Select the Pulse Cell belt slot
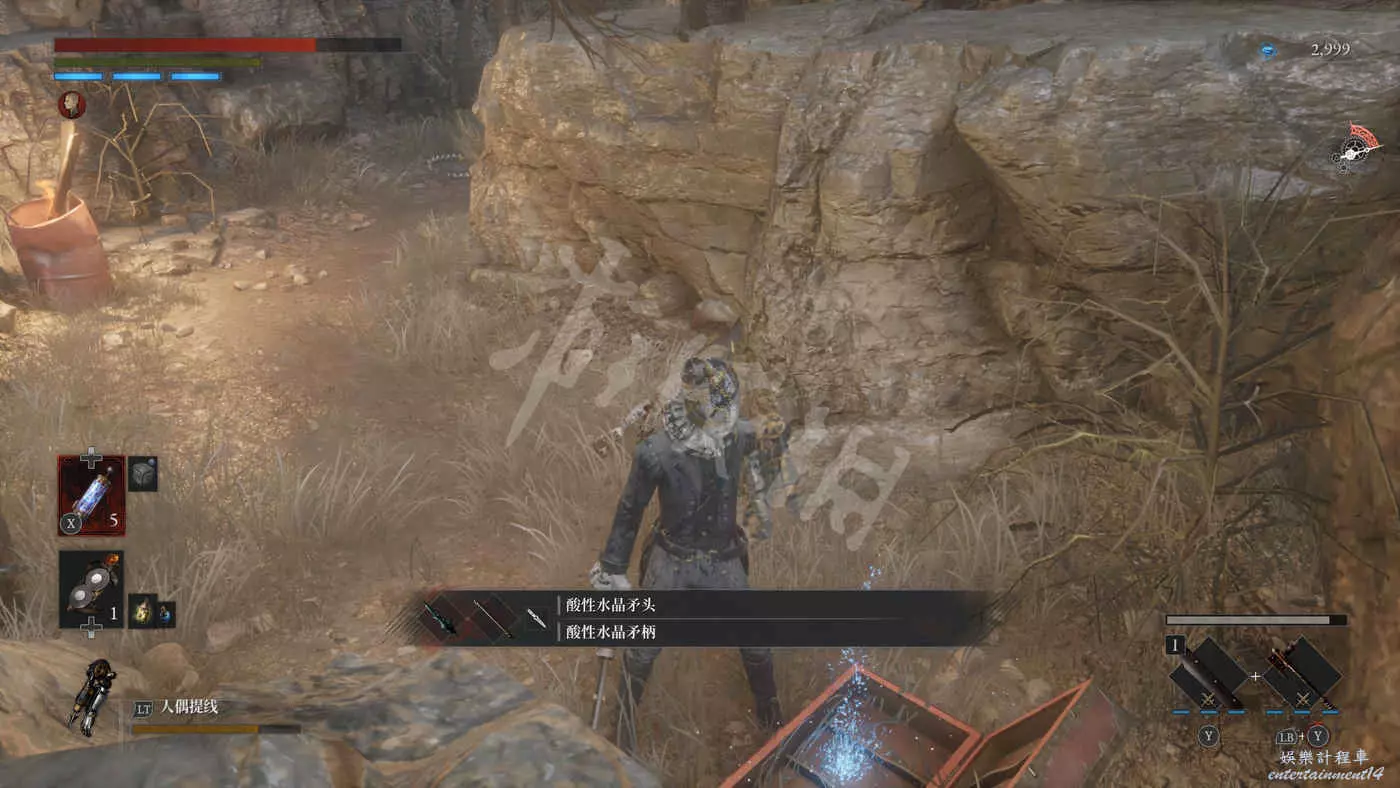Screen dimensions: 1400x788 [x=91, y=496]
